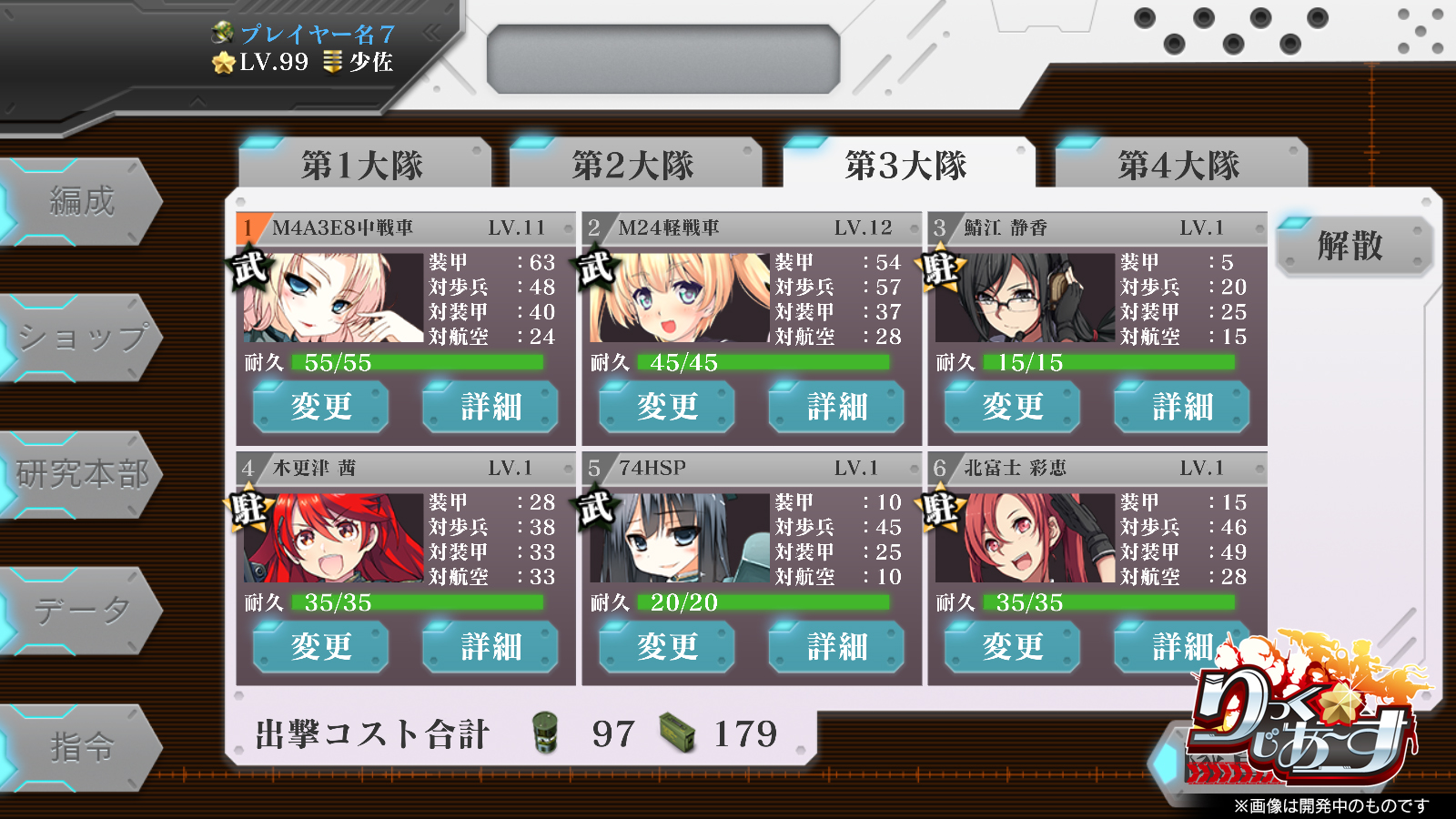The height and width of the screenshot is (819, 1456).
Task: Click the fuel drum cost icon
Action: (544, 732)
